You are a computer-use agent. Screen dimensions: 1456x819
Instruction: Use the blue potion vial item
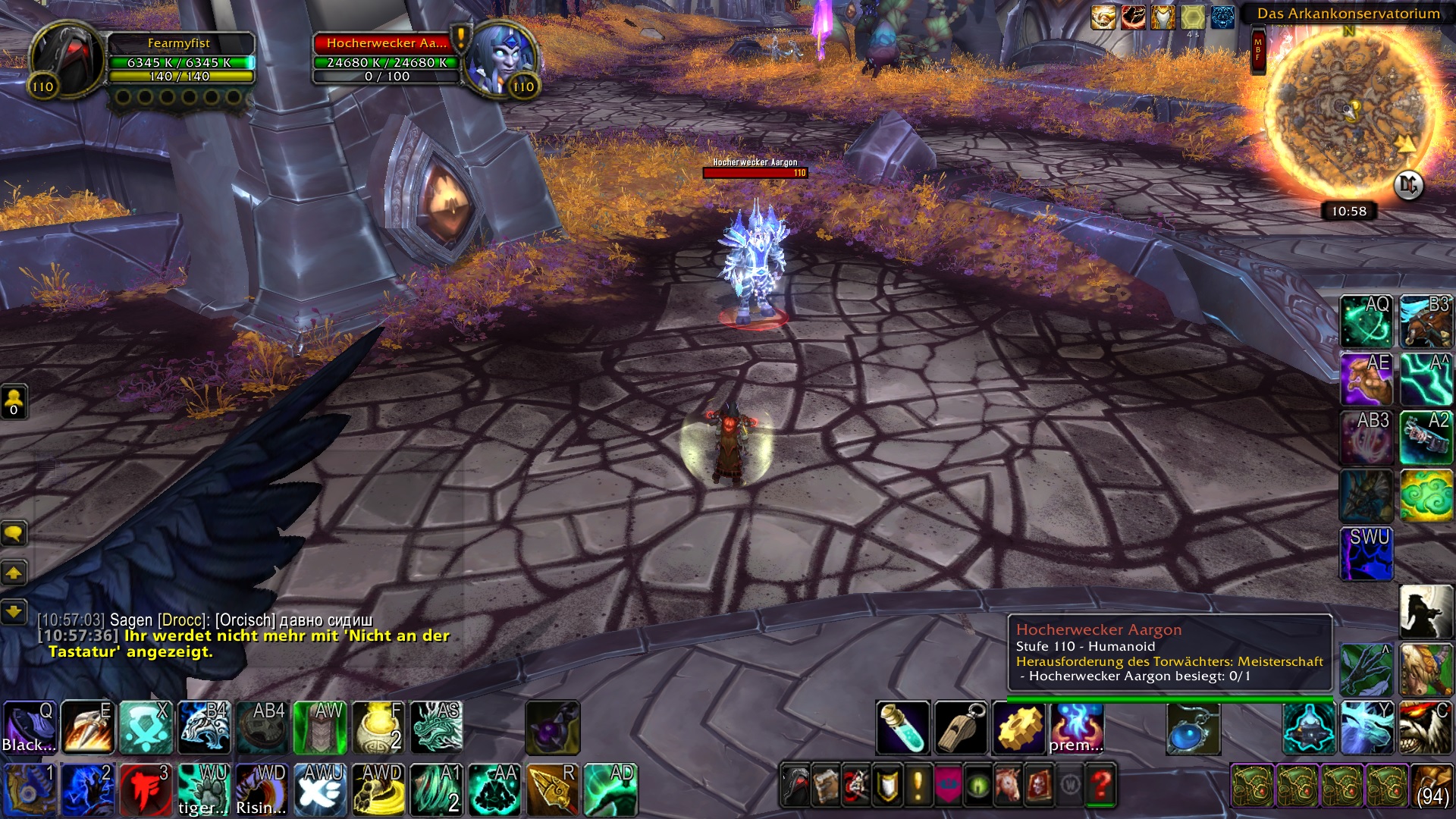tap(902, 728)
